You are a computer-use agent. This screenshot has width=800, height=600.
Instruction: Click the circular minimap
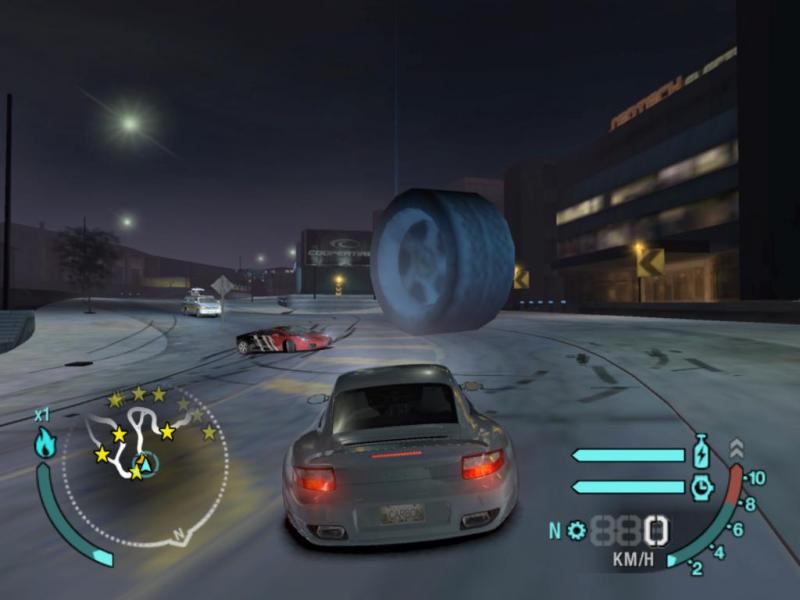click(146, 465)
